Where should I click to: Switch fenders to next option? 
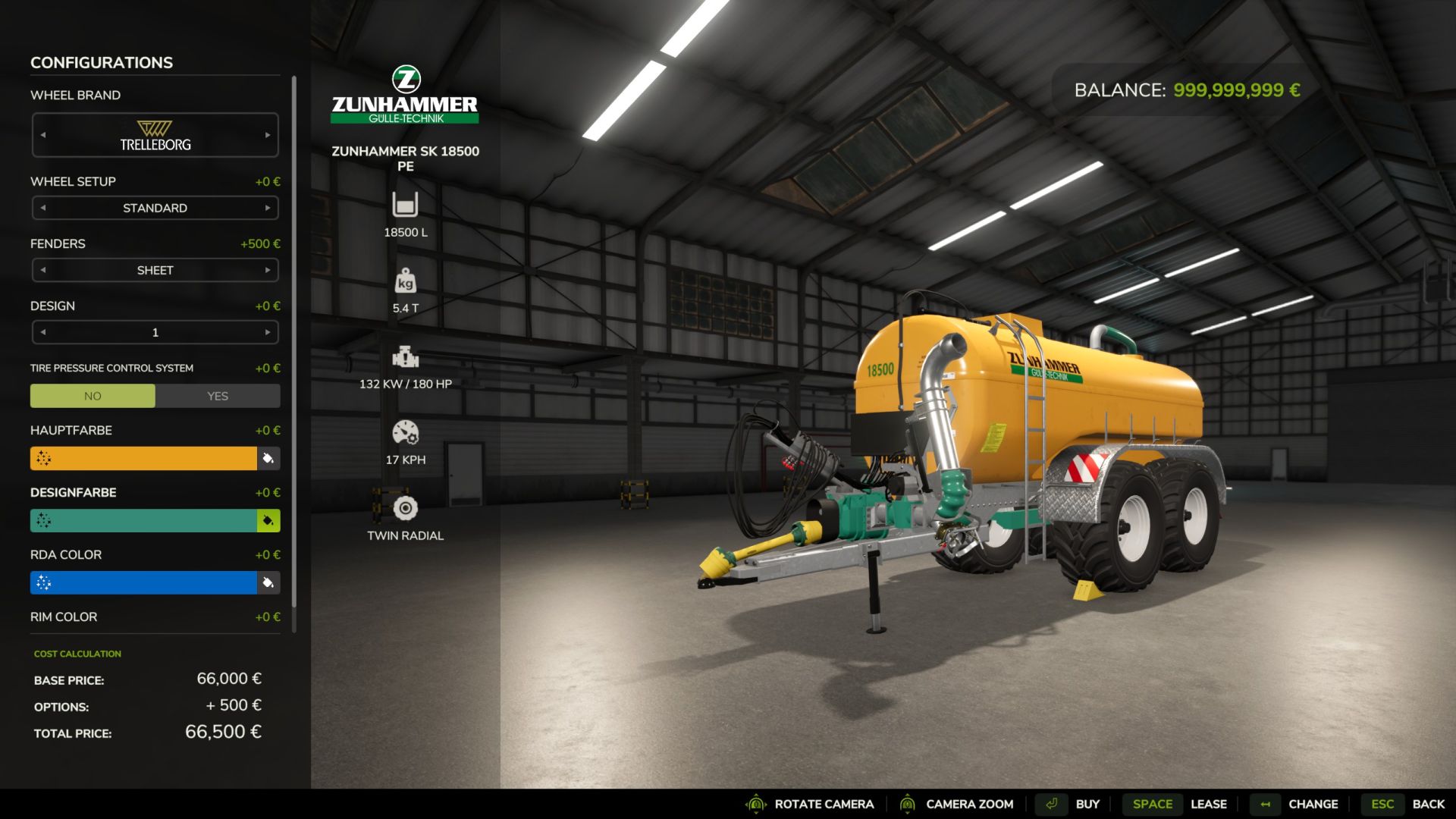coord(268,270)
